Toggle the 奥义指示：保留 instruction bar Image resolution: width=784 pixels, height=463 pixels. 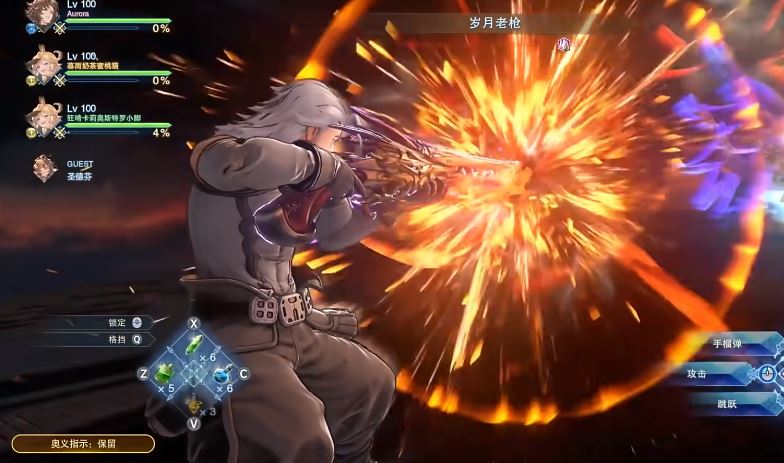tap(83, 444)
